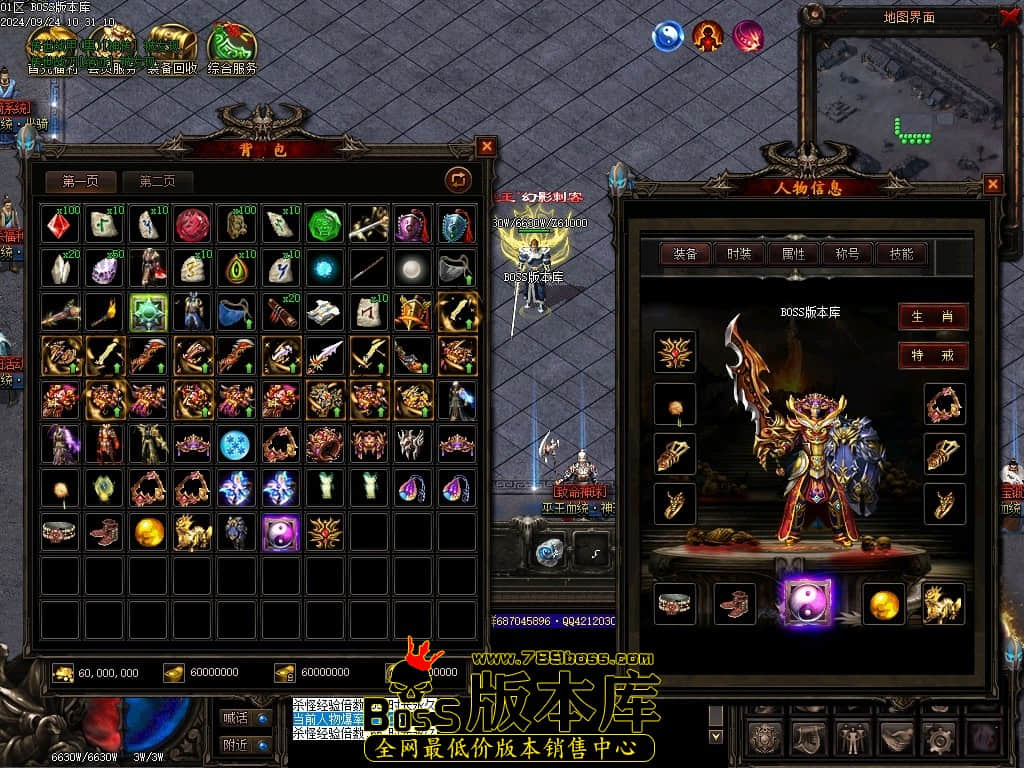Select the equipped golden orb slot
The height and width of the screenshot is (768, 1024).
(883, 603)
